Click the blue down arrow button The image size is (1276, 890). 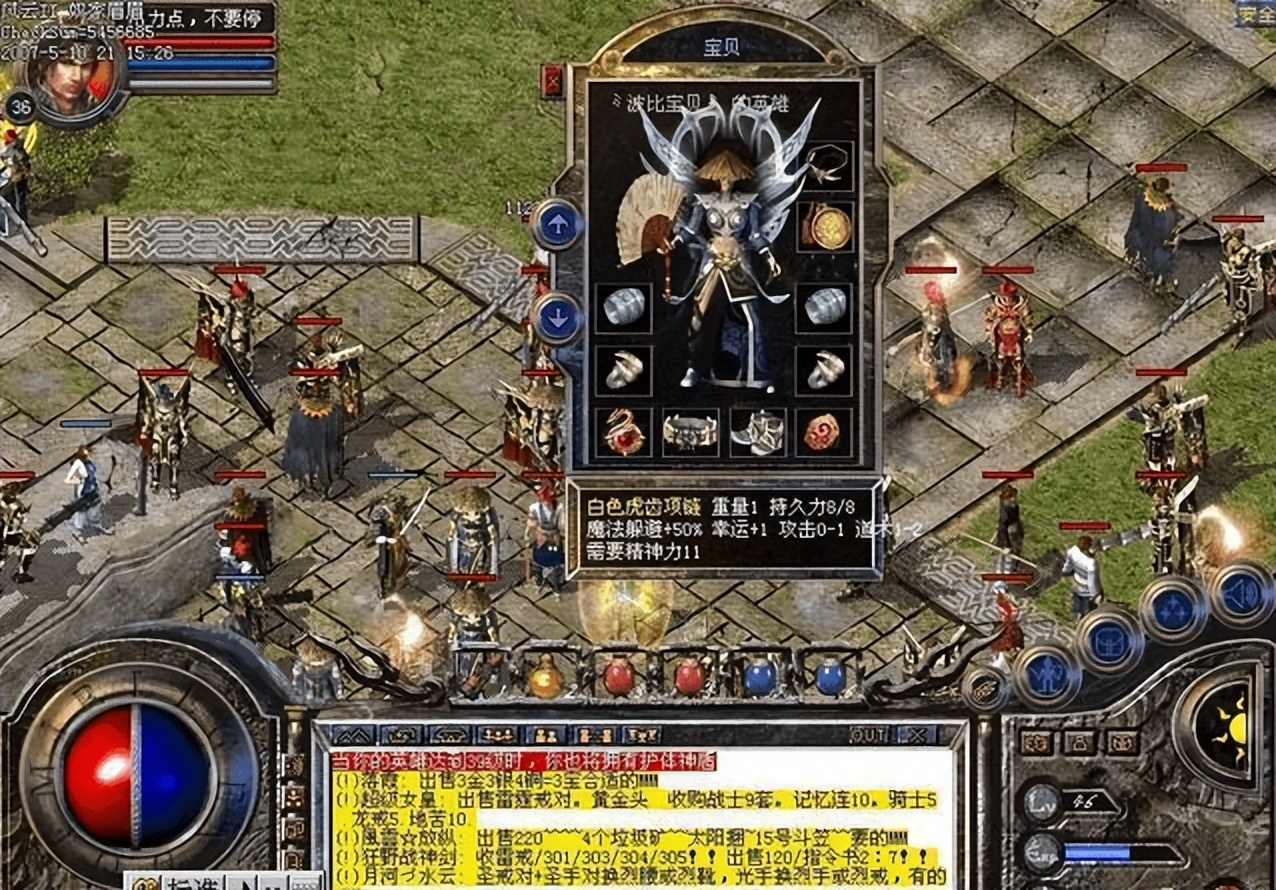tap(557, 318)
